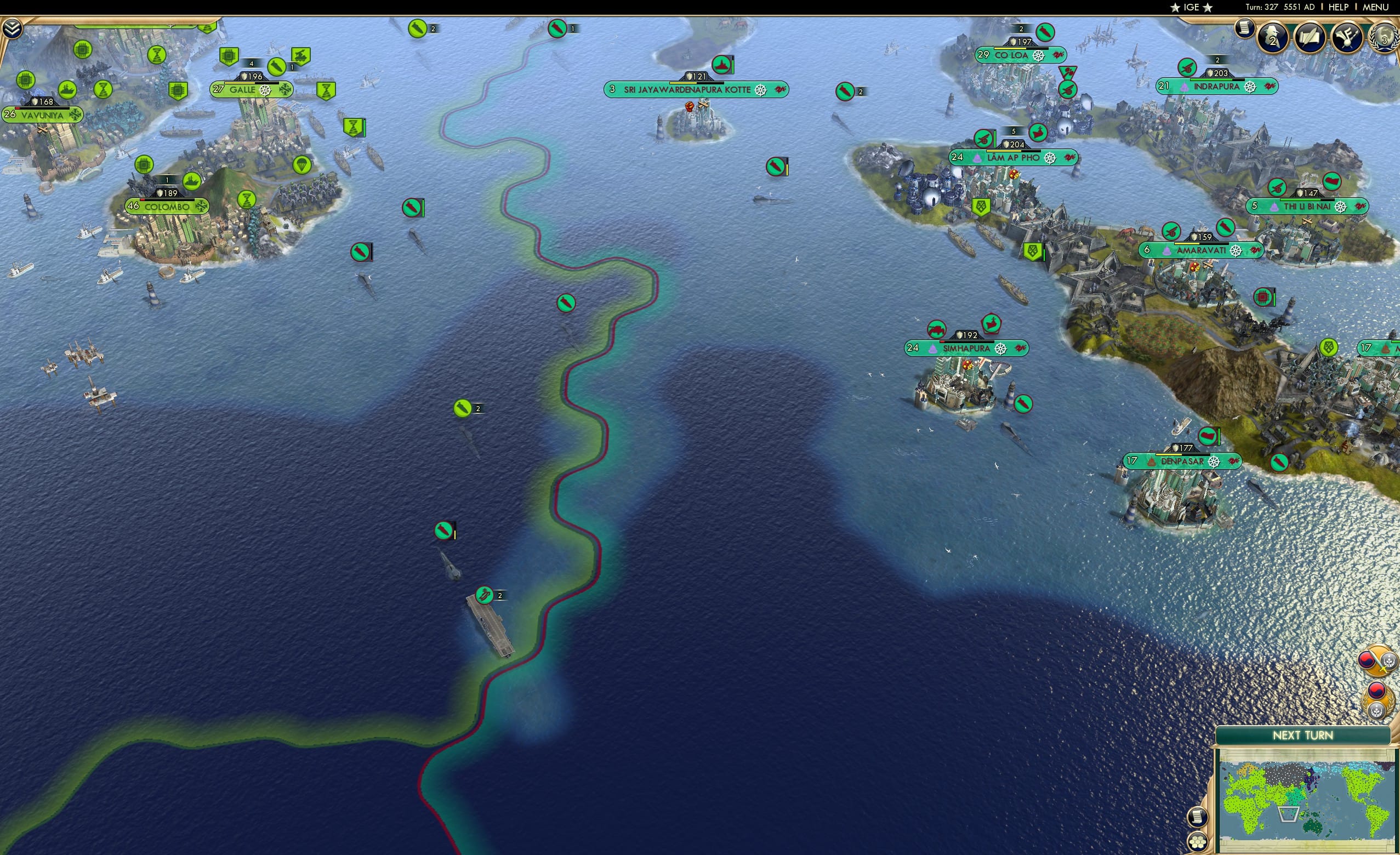Click the Great Writer quill notification icon

(1310, 38)
